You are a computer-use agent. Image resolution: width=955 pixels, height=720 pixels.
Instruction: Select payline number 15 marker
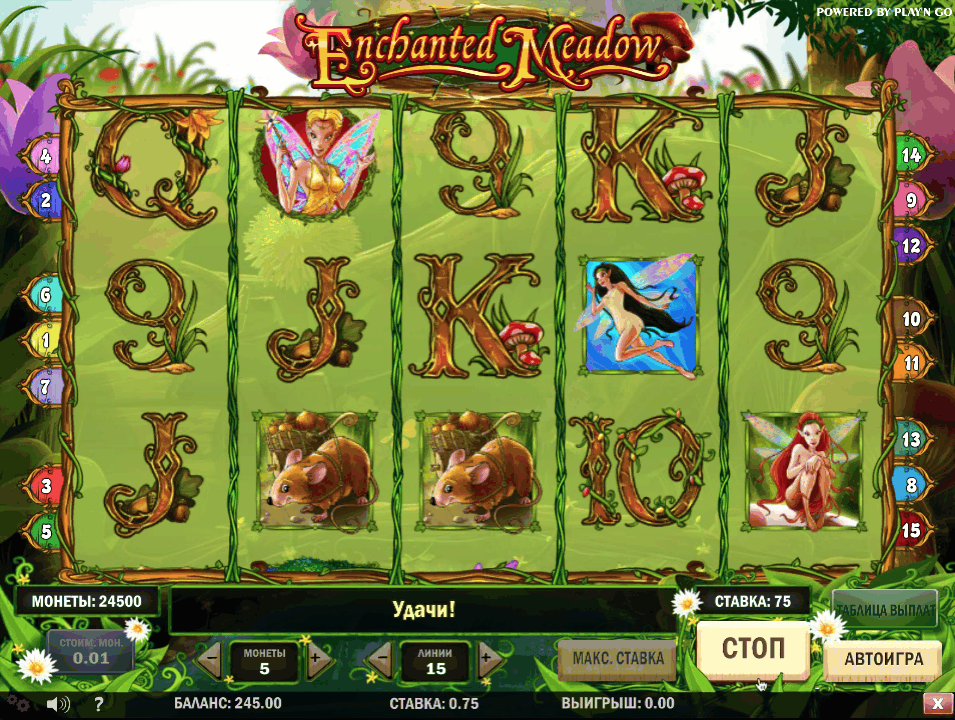click(911, 530)
